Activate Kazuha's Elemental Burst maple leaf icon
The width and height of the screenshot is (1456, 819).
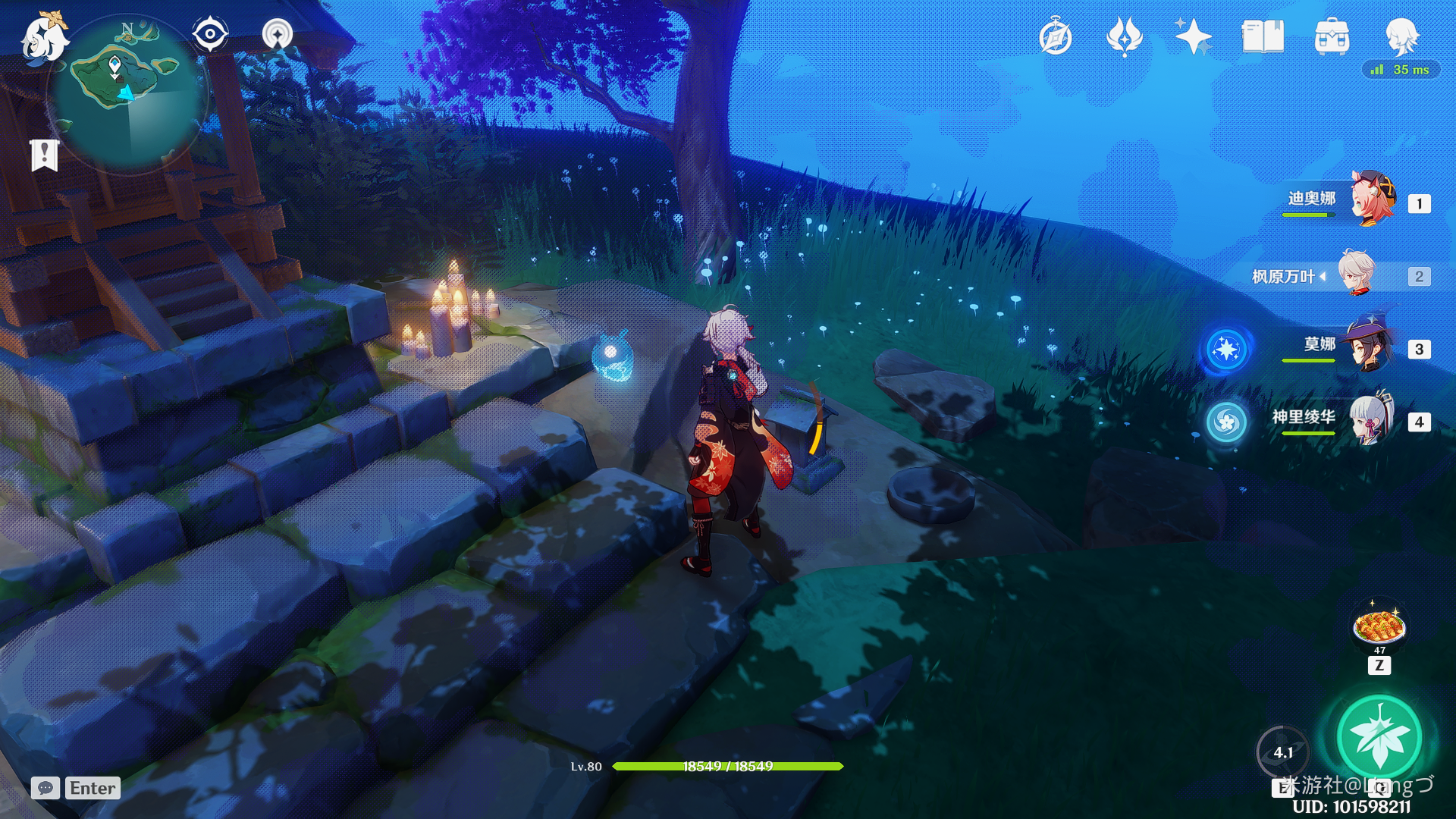click(x=1379, y=736)
